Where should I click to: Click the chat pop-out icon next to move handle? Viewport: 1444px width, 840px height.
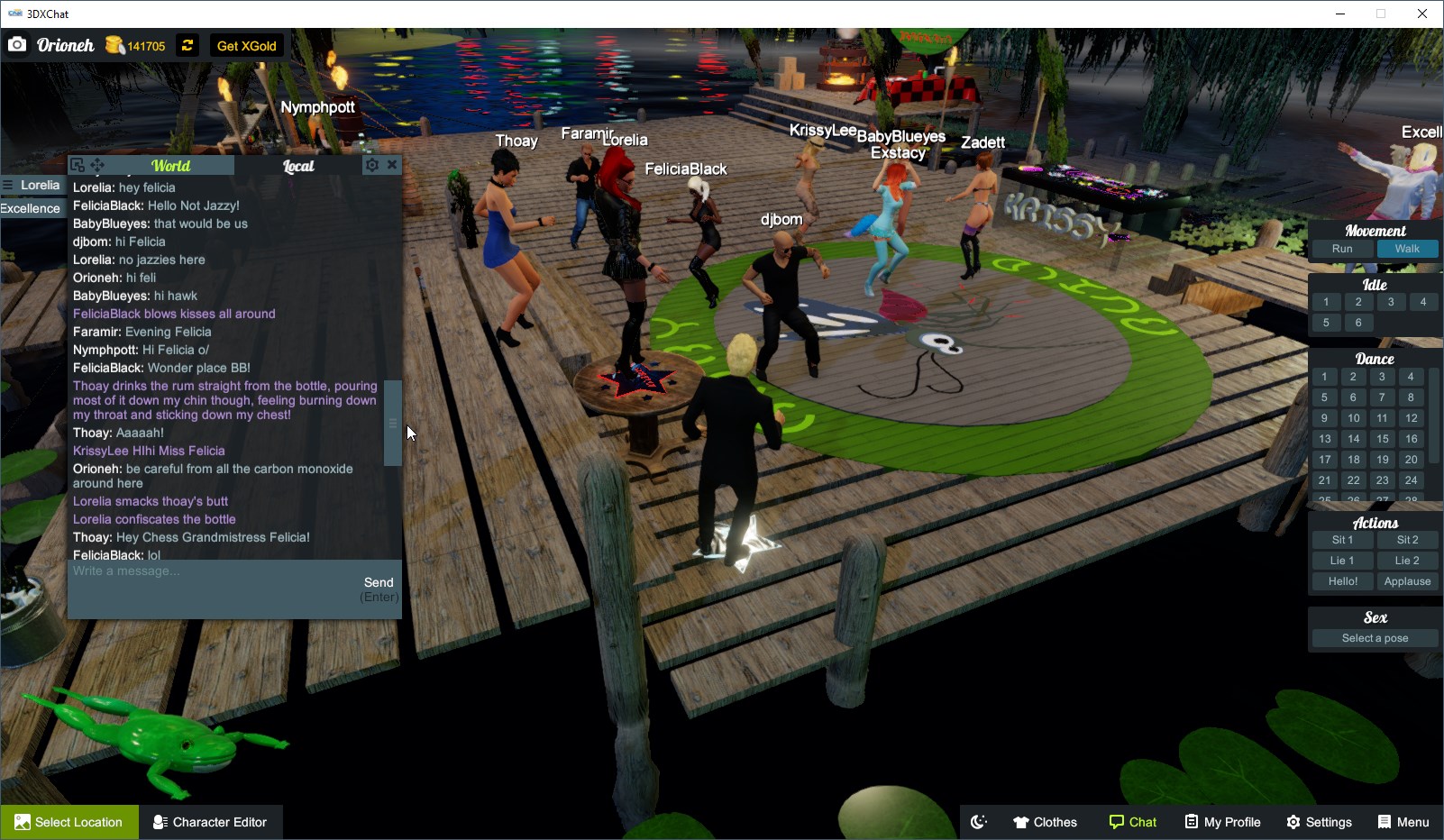click(x=78, y=162)
